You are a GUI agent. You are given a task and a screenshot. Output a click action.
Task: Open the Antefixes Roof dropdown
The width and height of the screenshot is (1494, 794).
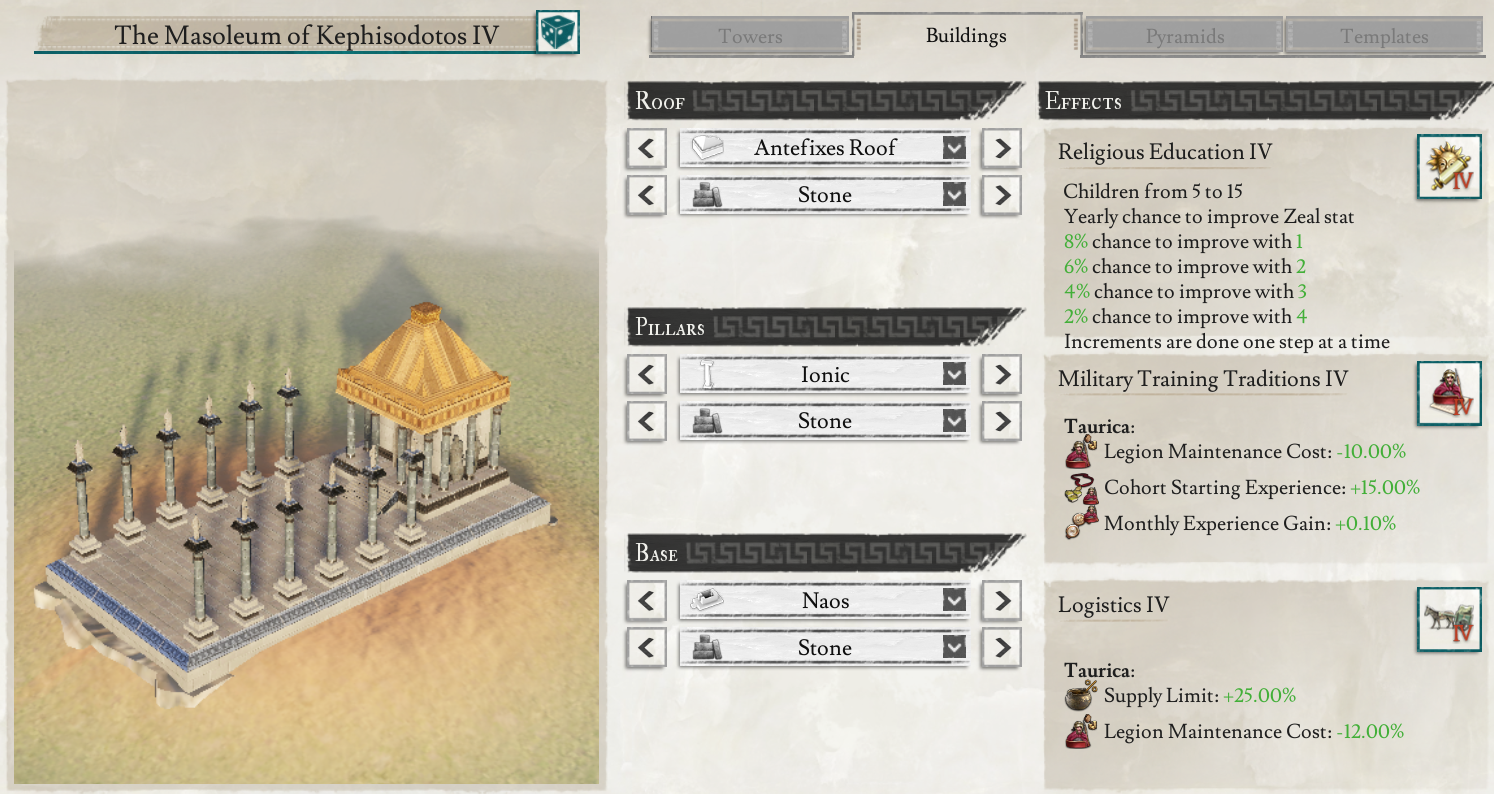[955, 147]
